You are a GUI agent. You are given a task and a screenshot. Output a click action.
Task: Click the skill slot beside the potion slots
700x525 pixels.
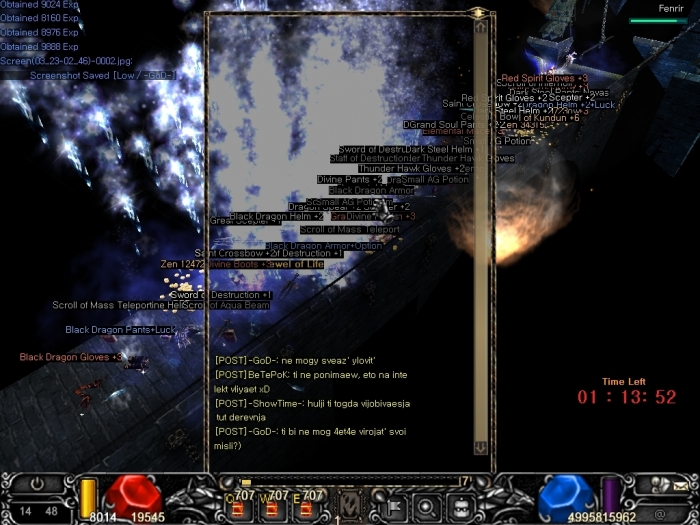(x=351, y=503)
